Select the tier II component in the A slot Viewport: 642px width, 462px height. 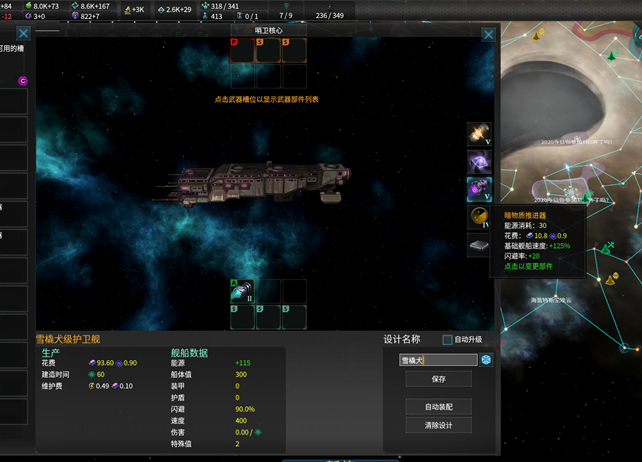point(242,291)
